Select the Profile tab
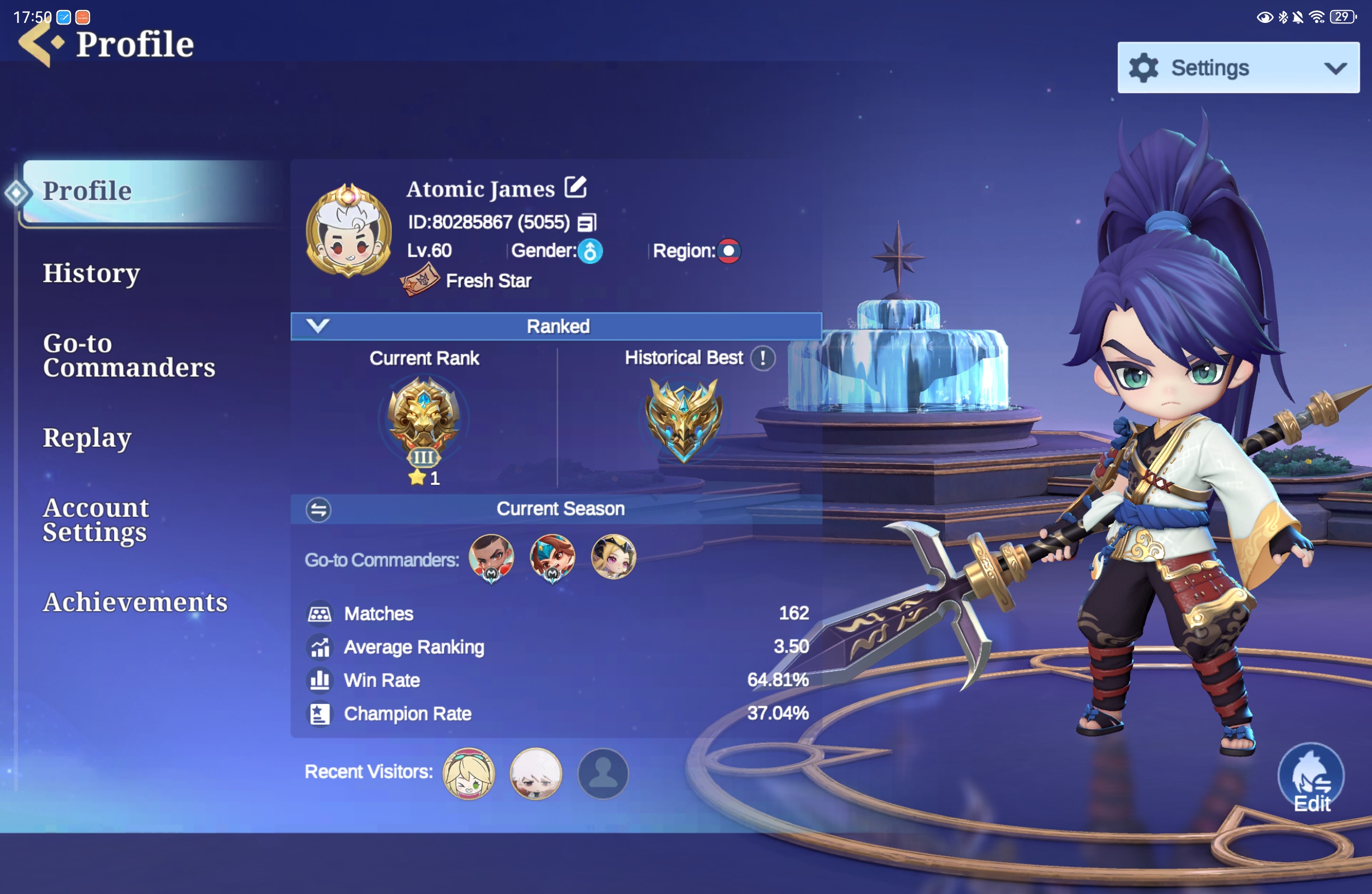The width and height of the screenshot is (1372, 894). (x=88, y=191)
